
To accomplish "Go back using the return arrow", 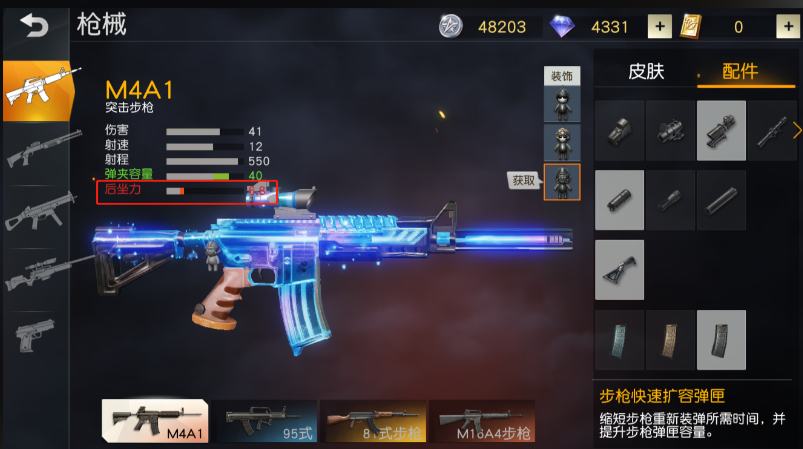I will point(34,27).
